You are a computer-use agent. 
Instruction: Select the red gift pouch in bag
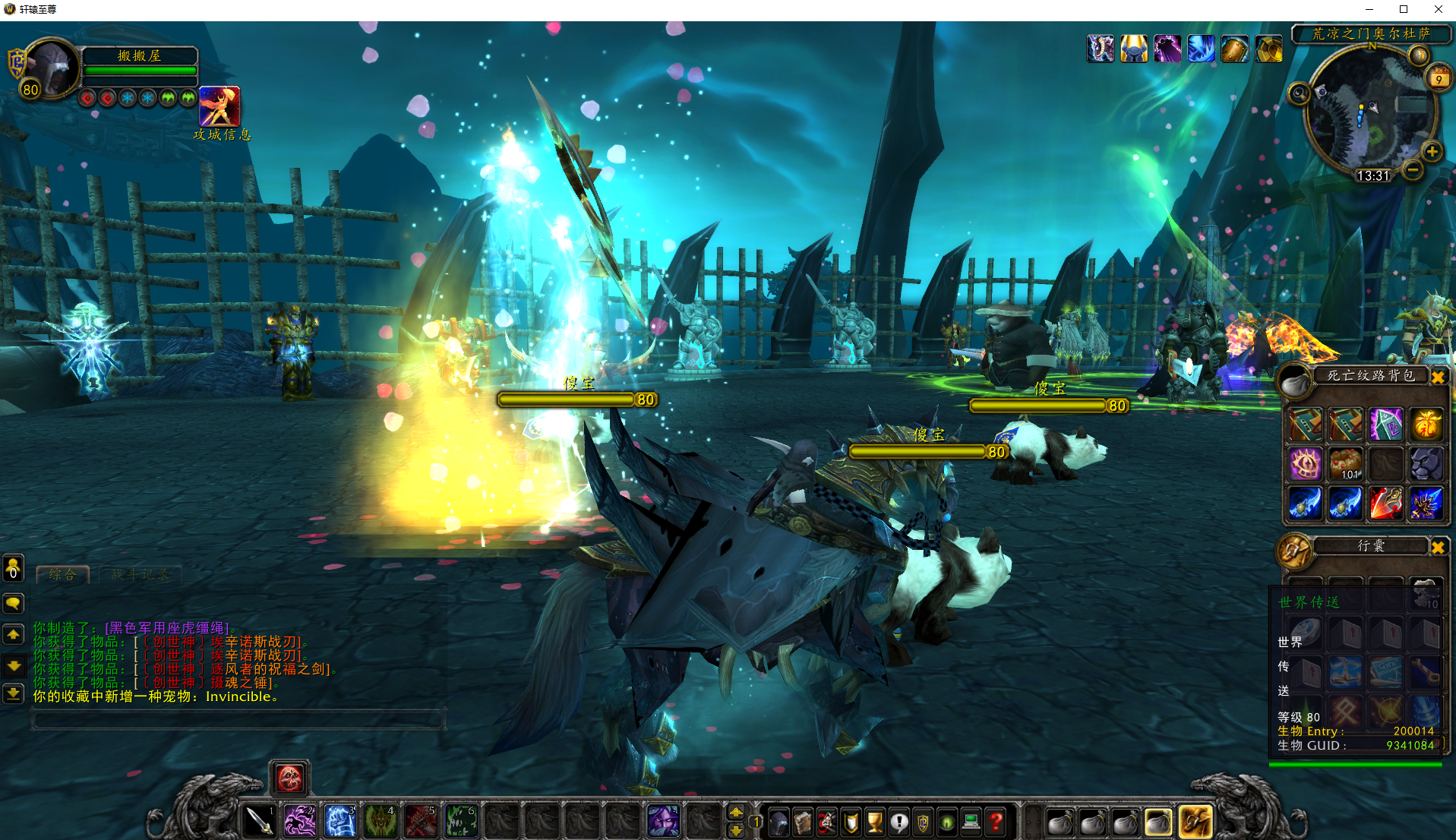coord(1426,424)
